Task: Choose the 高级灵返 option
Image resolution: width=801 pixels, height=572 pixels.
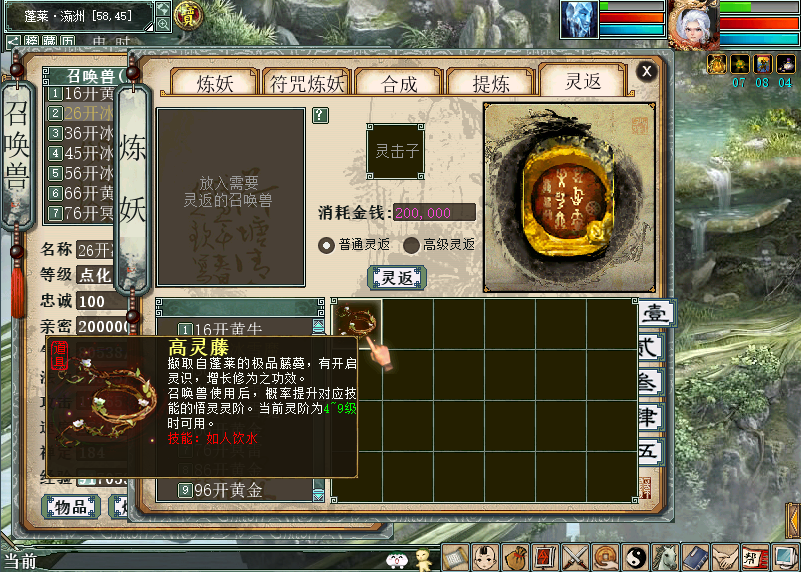Action: (x=411, y=245)
